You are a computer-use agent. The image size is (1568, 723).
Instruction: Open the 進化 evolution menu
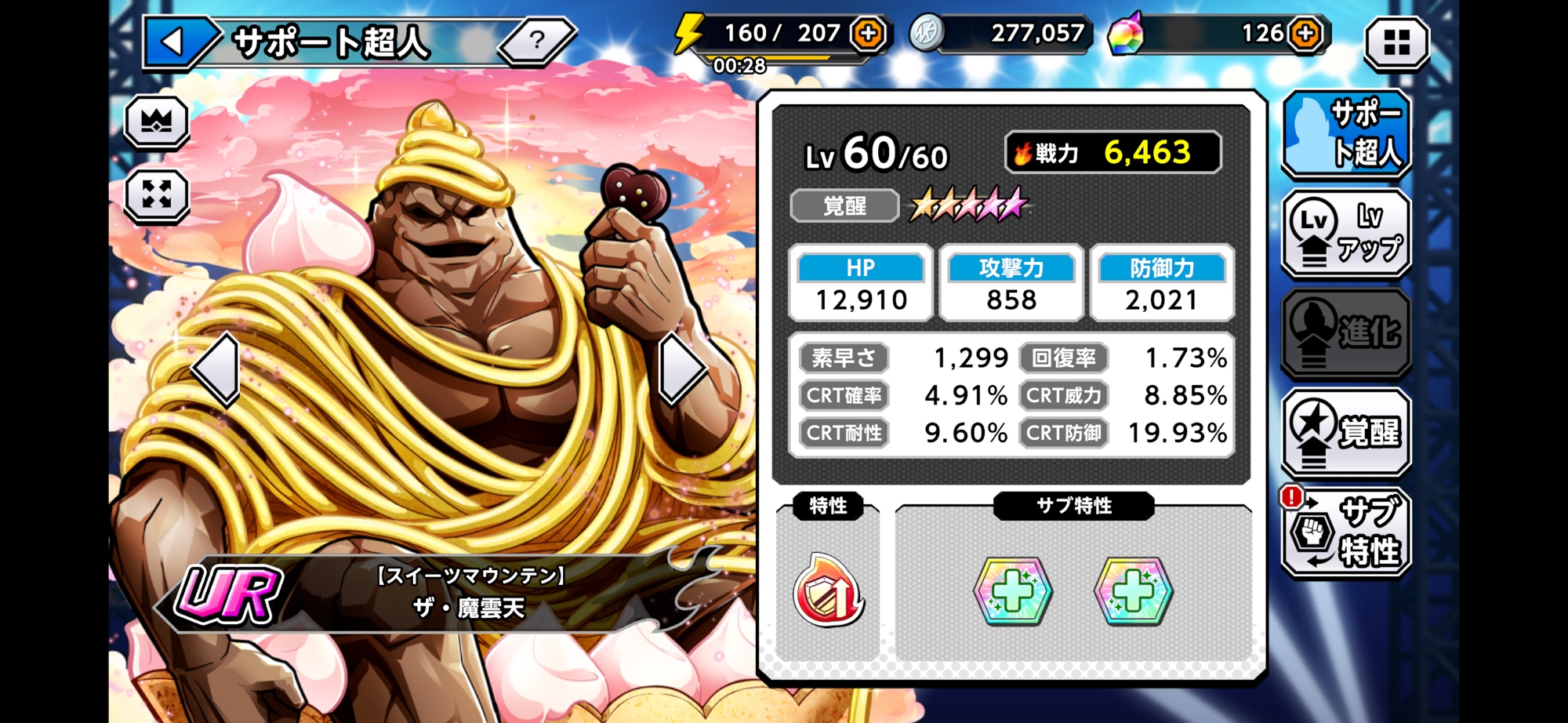pyautogui.click(x=1346, y=332)
